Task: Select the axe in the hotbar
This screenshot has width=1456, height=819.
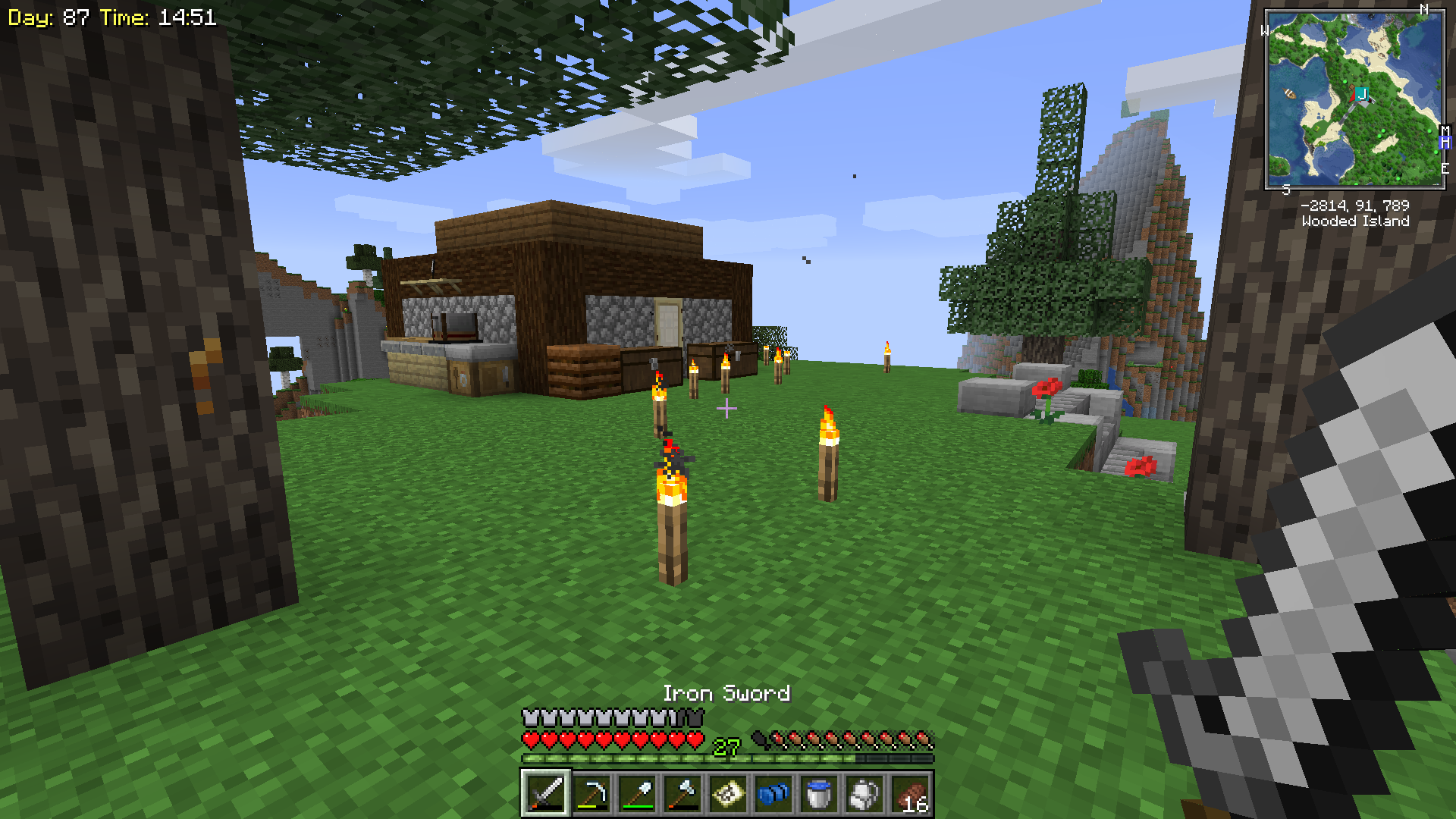Action: [682, 794]
